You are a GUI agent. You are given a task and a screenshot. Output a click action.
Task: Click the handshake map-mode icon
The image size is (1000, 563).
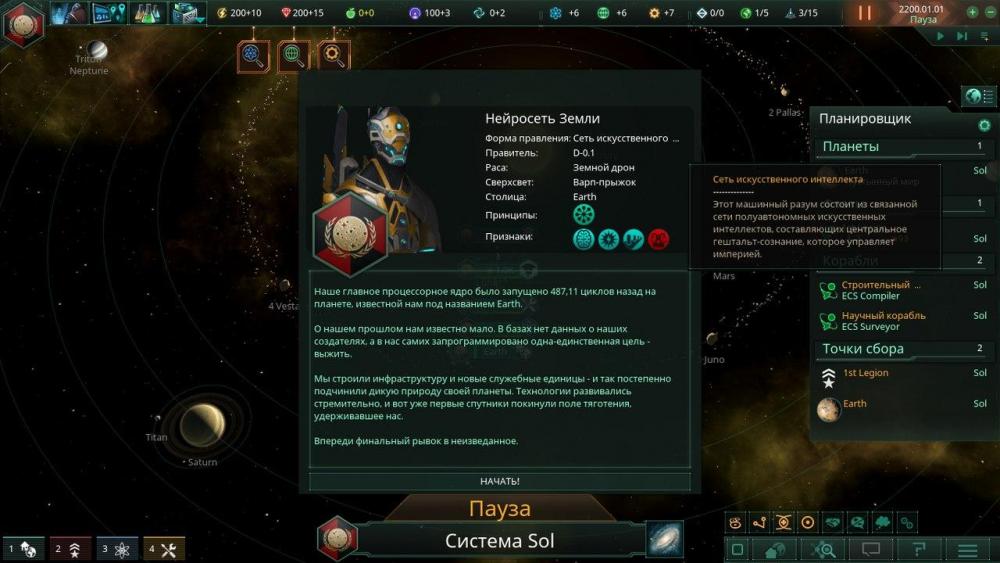tap(832, 522)
